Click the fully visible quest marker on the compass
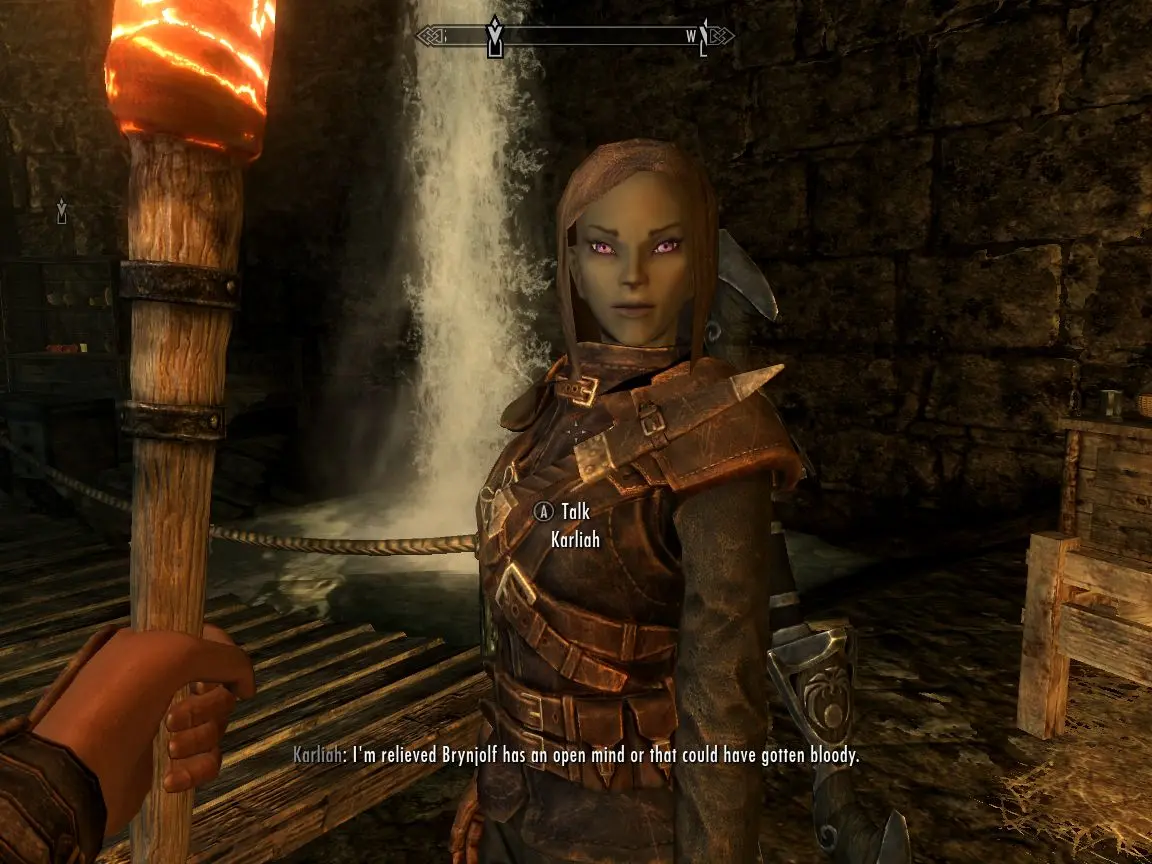 494,36
